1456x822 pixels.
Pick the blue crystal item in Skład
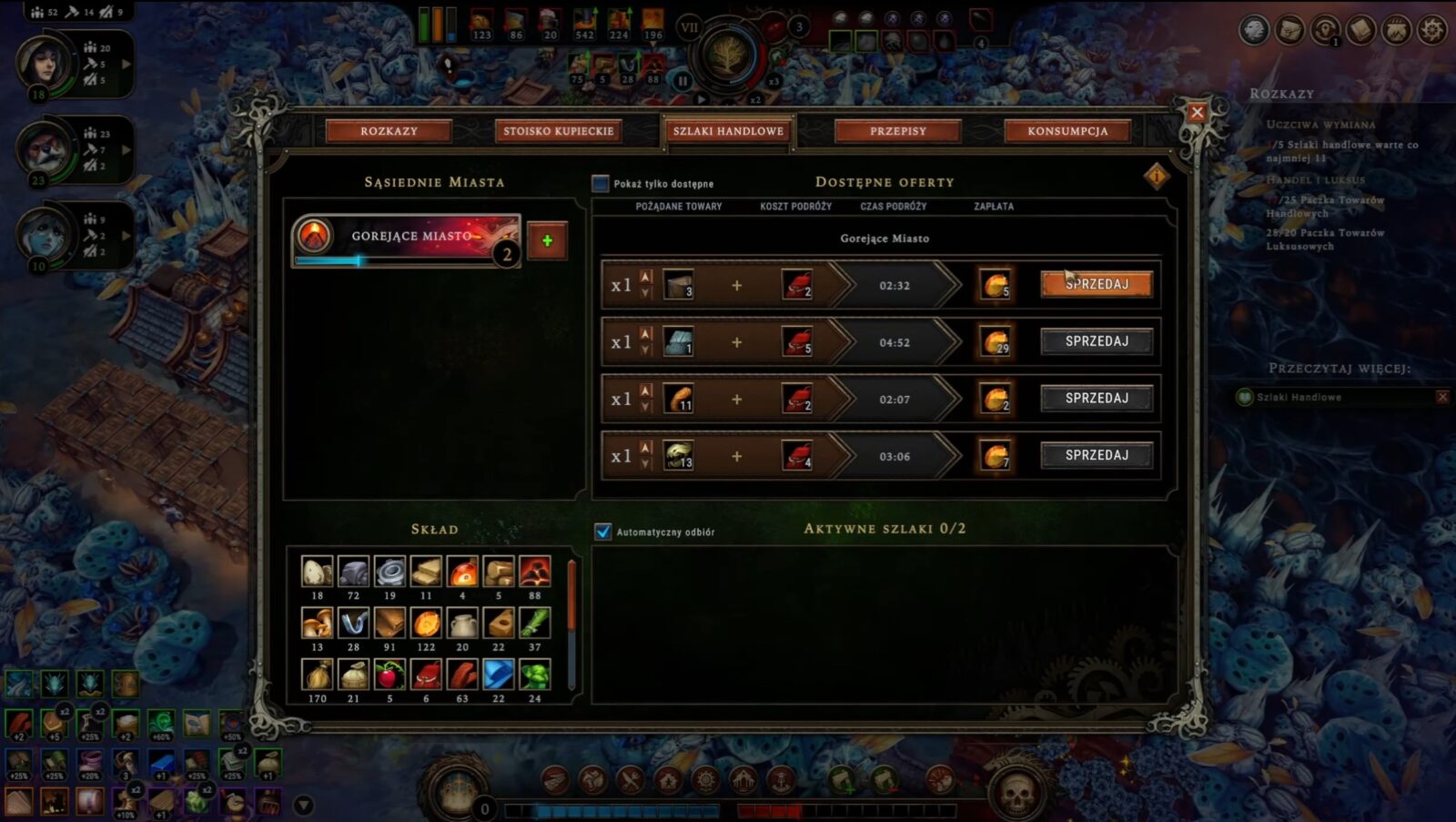point(498,675)
